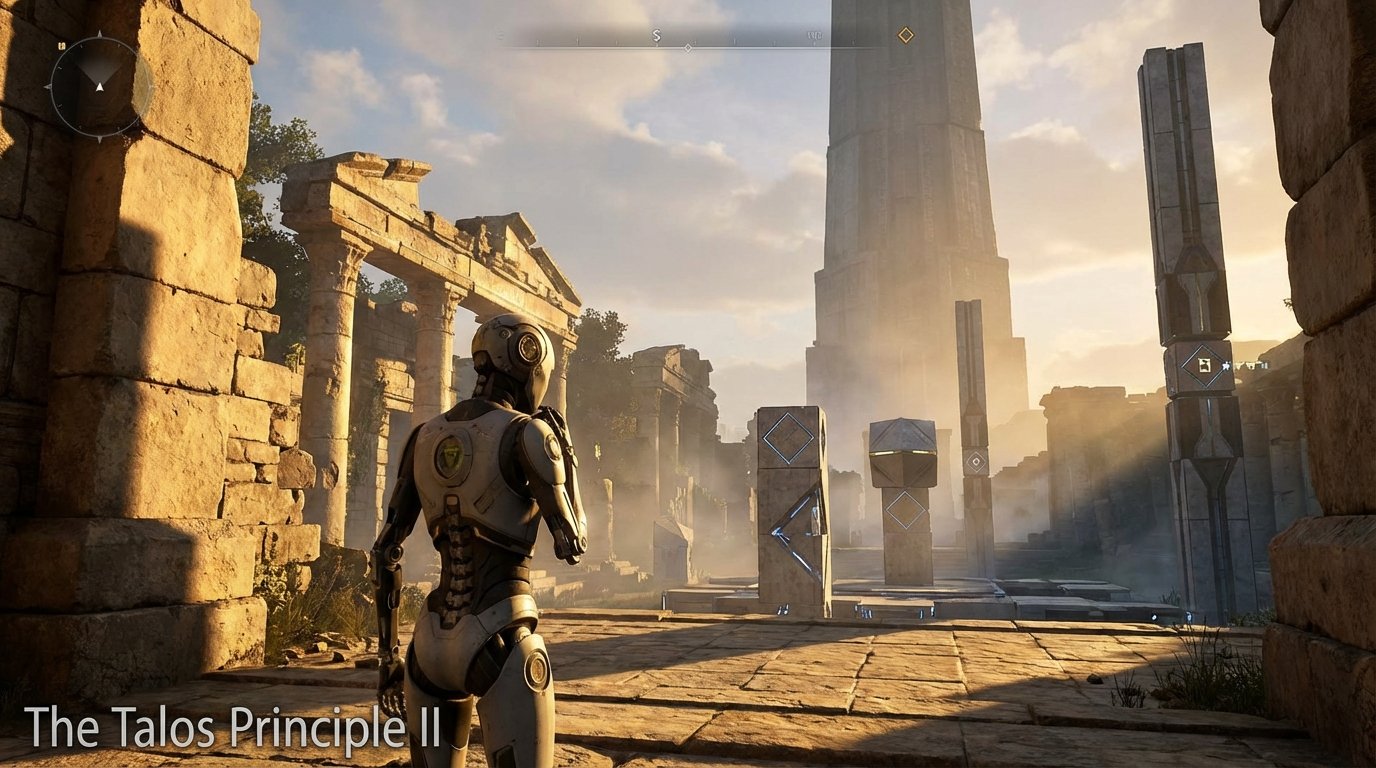This screenshot has width=1376, height=768.
Task: Expand the small diamond below the compass S marker
Action: tap(688, 46)
